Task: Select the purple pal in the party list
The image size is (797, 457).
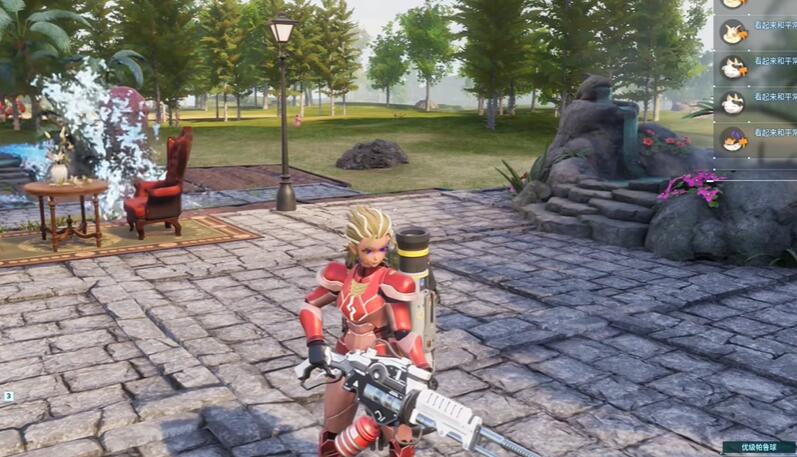Action: 734,136
